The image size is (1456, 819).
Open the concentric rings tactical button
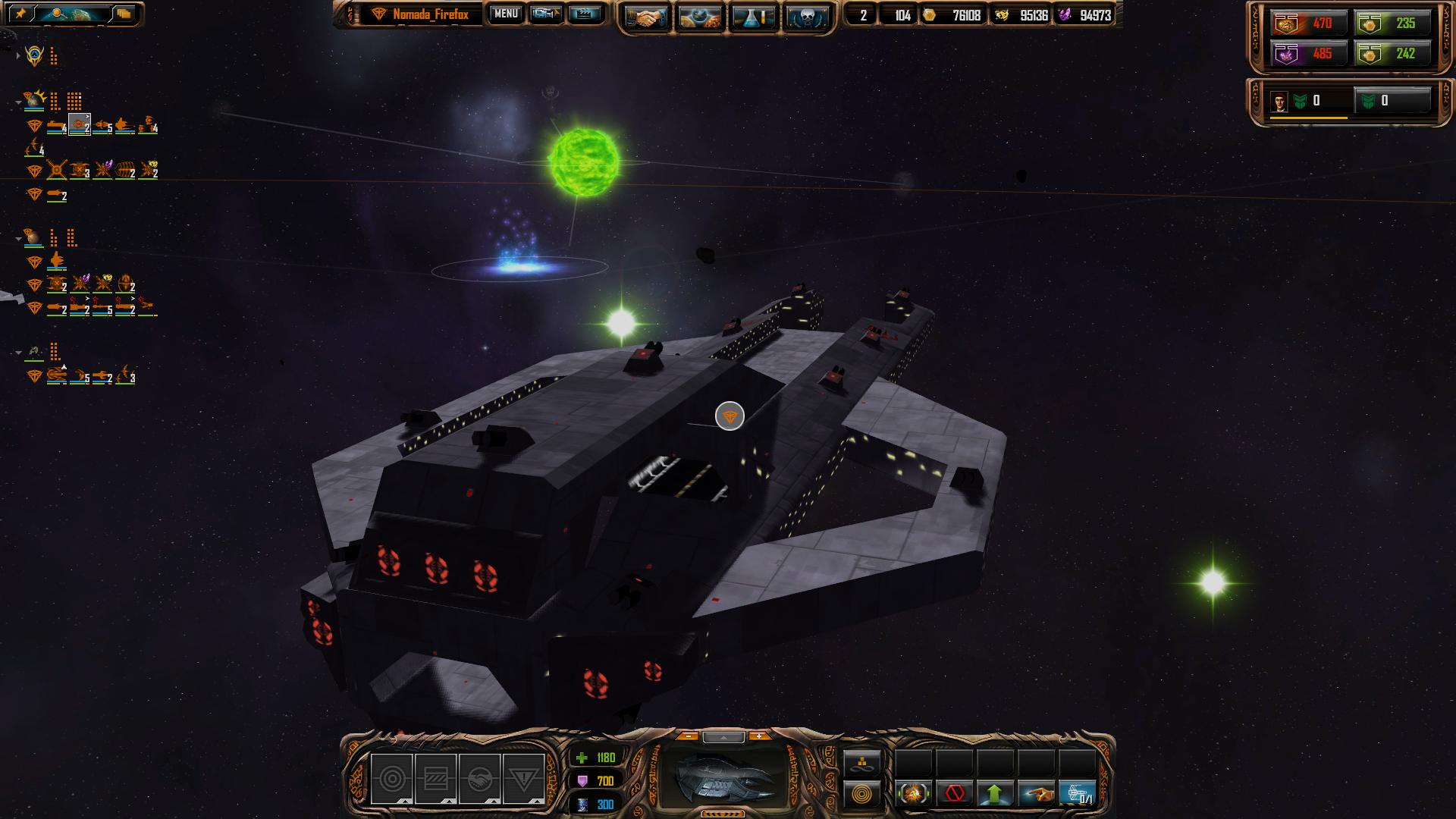pyautogui.click(x=862, y=794)
